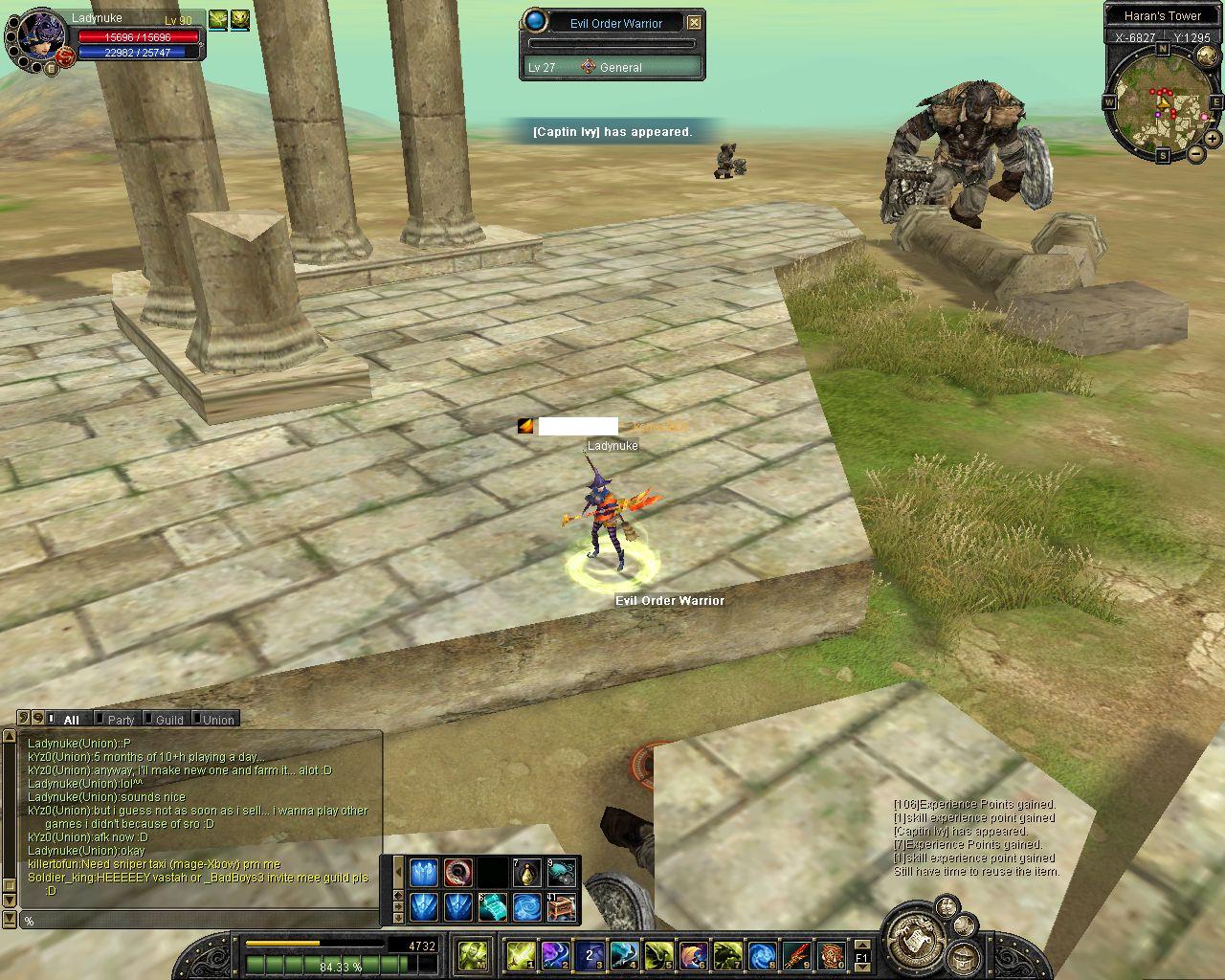
Task: Activate the blue swirl skill in slot 8
Action: (x=762, y=954)
